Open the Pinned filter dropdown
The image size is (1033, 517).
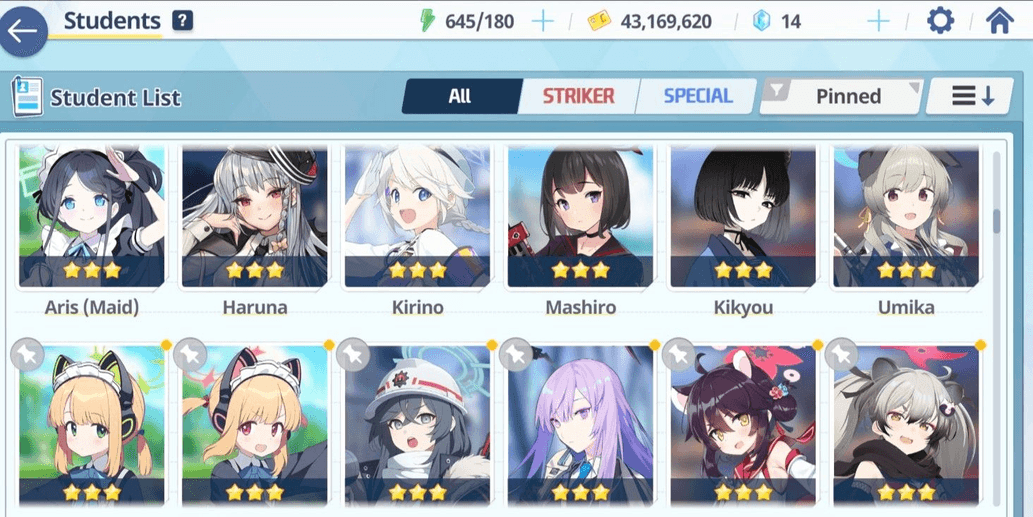[842, 96]
